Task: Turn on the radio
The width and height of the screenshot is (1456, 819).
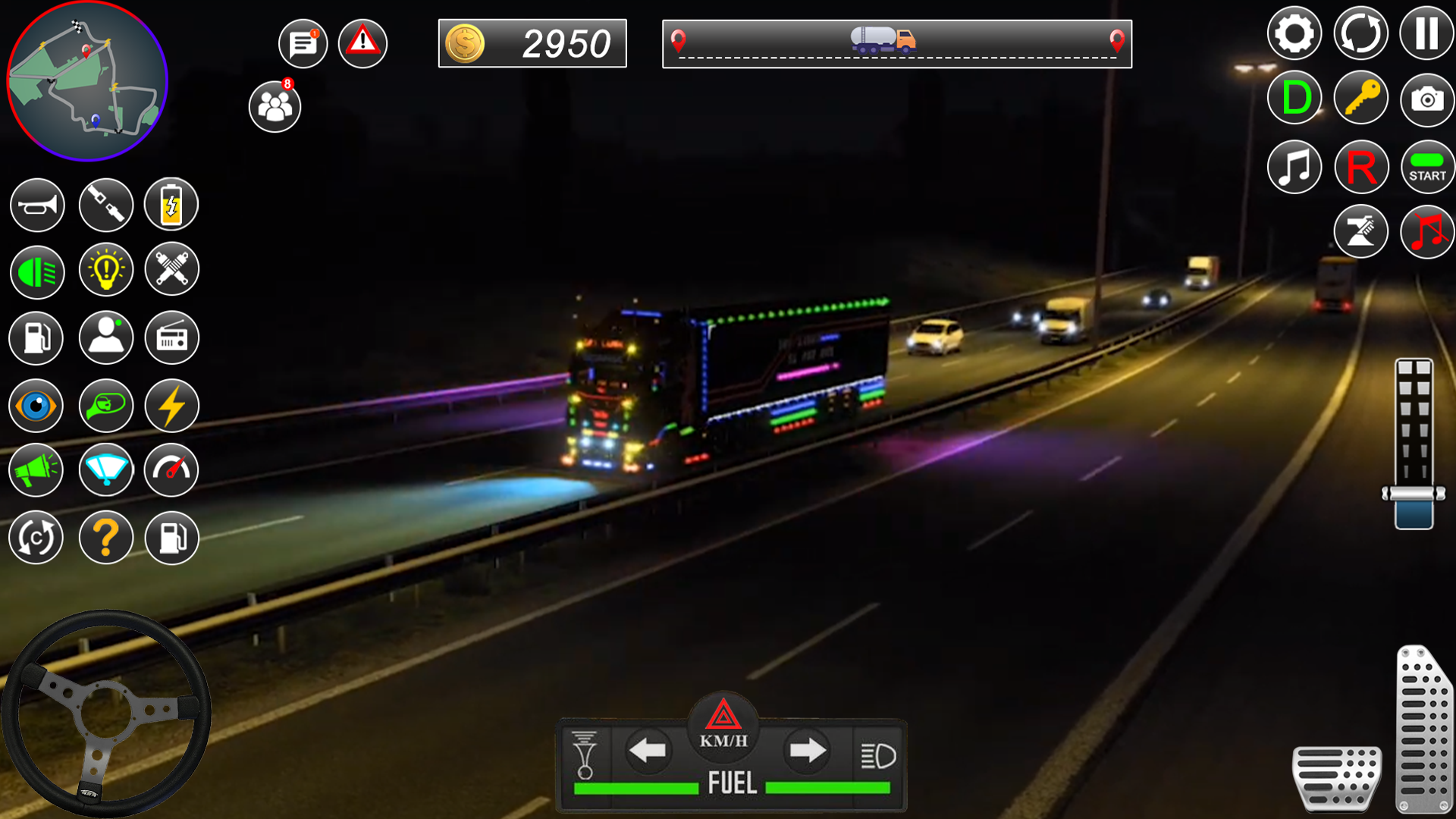Action: point(171,338)
